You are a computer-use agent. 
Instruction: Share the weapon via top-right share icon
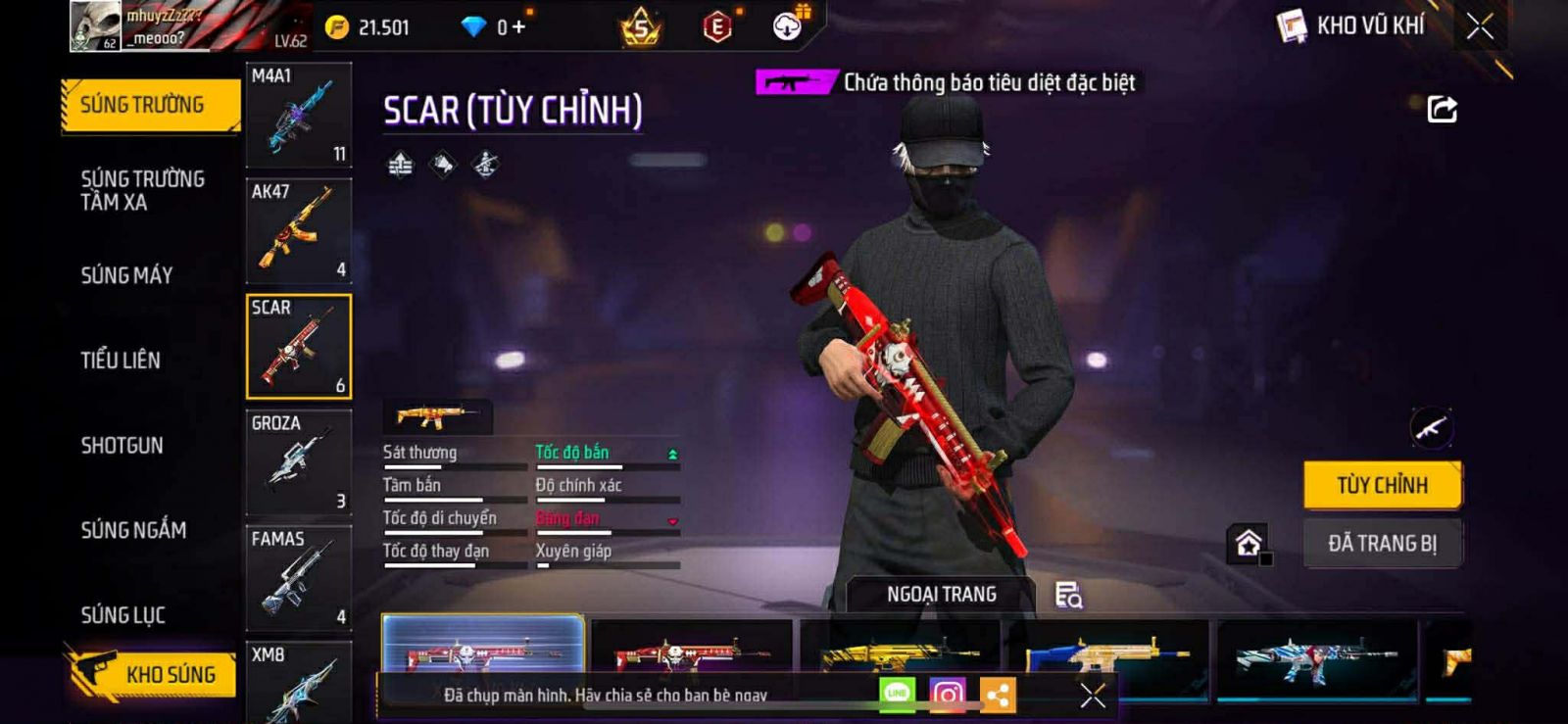[x=1442, y=109]
